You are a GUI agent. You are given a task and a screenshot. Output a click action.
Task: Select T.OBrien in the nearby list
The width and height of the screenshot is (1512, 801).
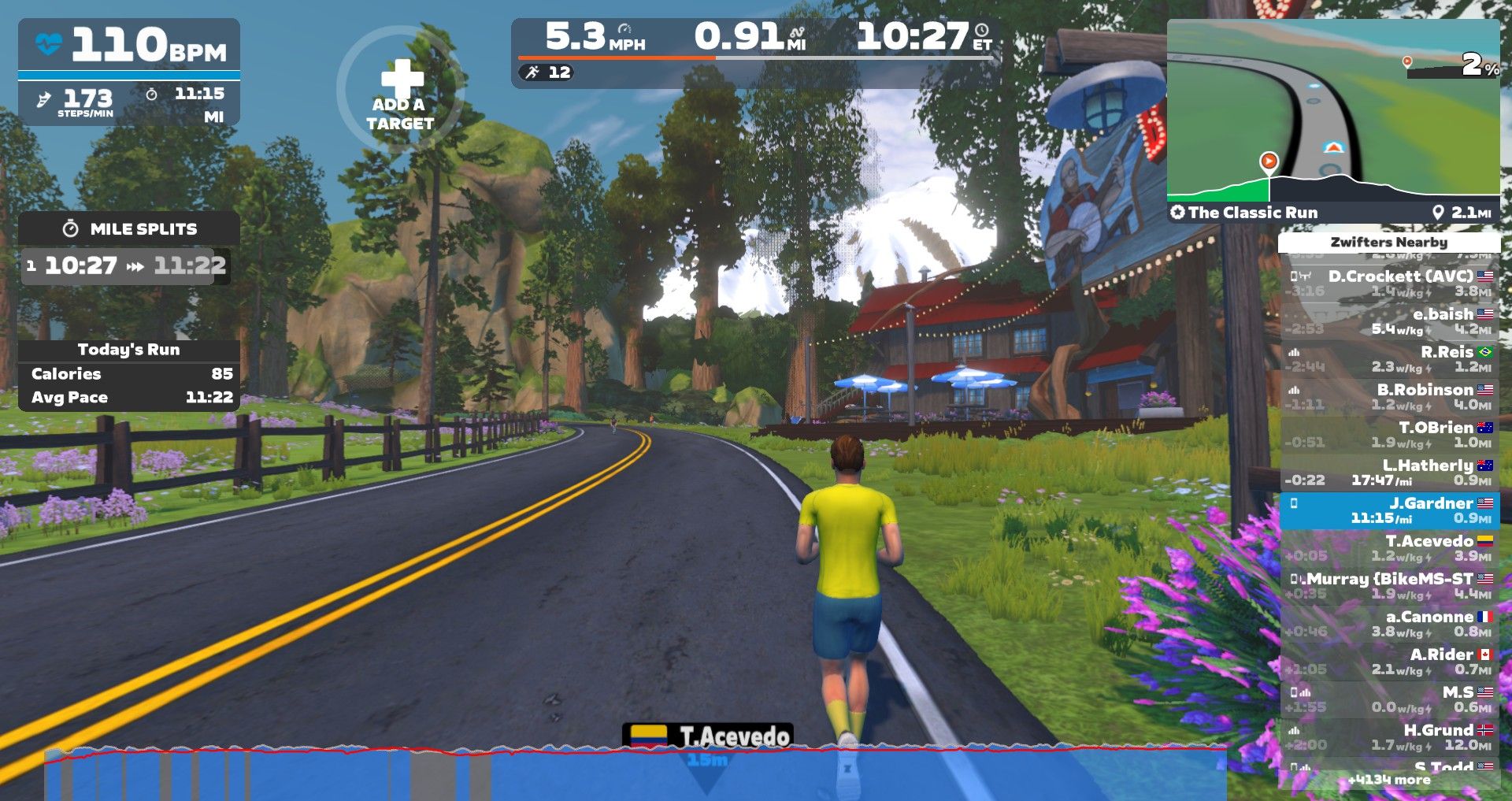coord(1390,434)
